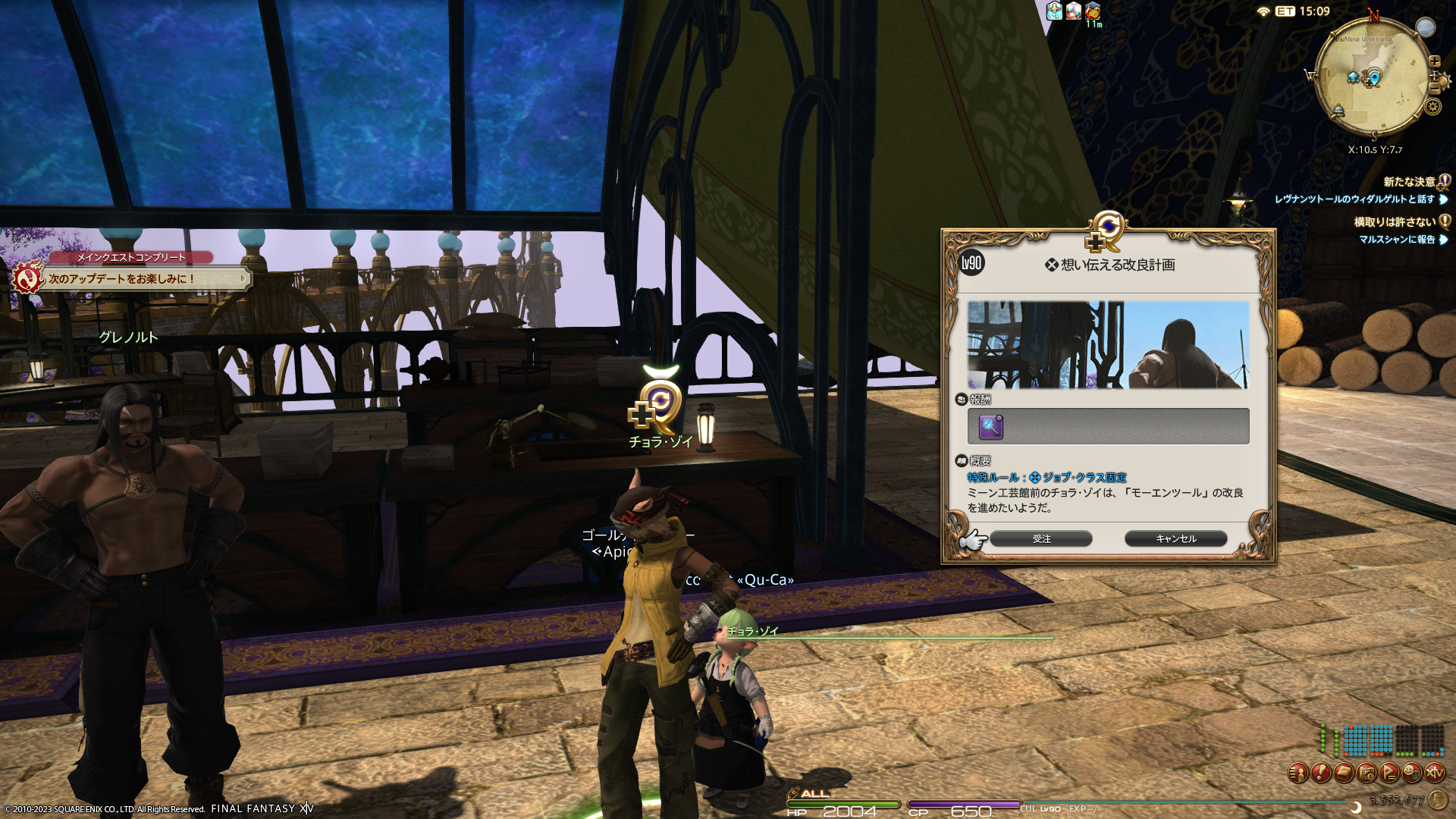
Task: Open the Travel menu with the map icon
Action: [x=1367, y=773]
